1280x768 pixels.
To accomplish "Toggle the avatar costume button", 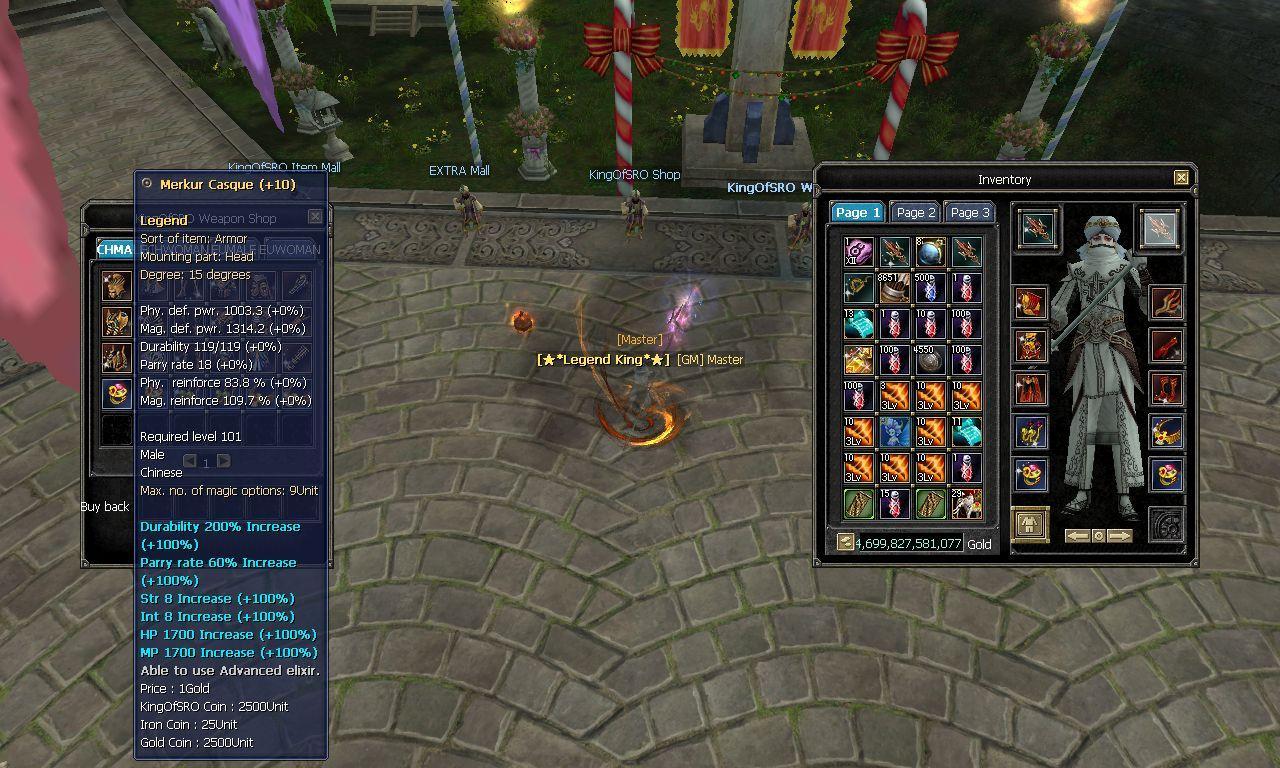I will (x=1030, y=524).
